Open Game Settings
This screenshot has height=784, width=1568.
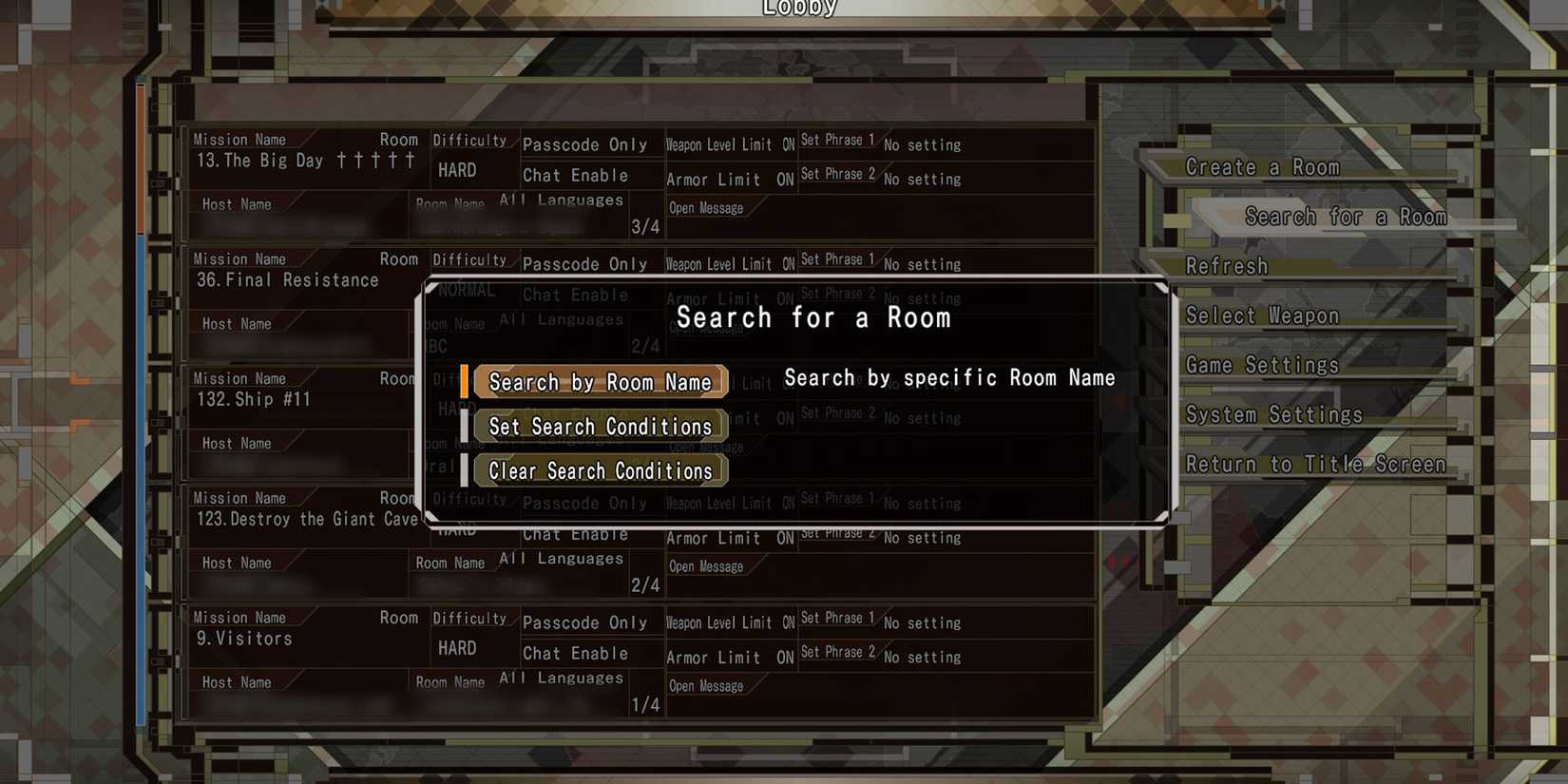pos(1262,364)
